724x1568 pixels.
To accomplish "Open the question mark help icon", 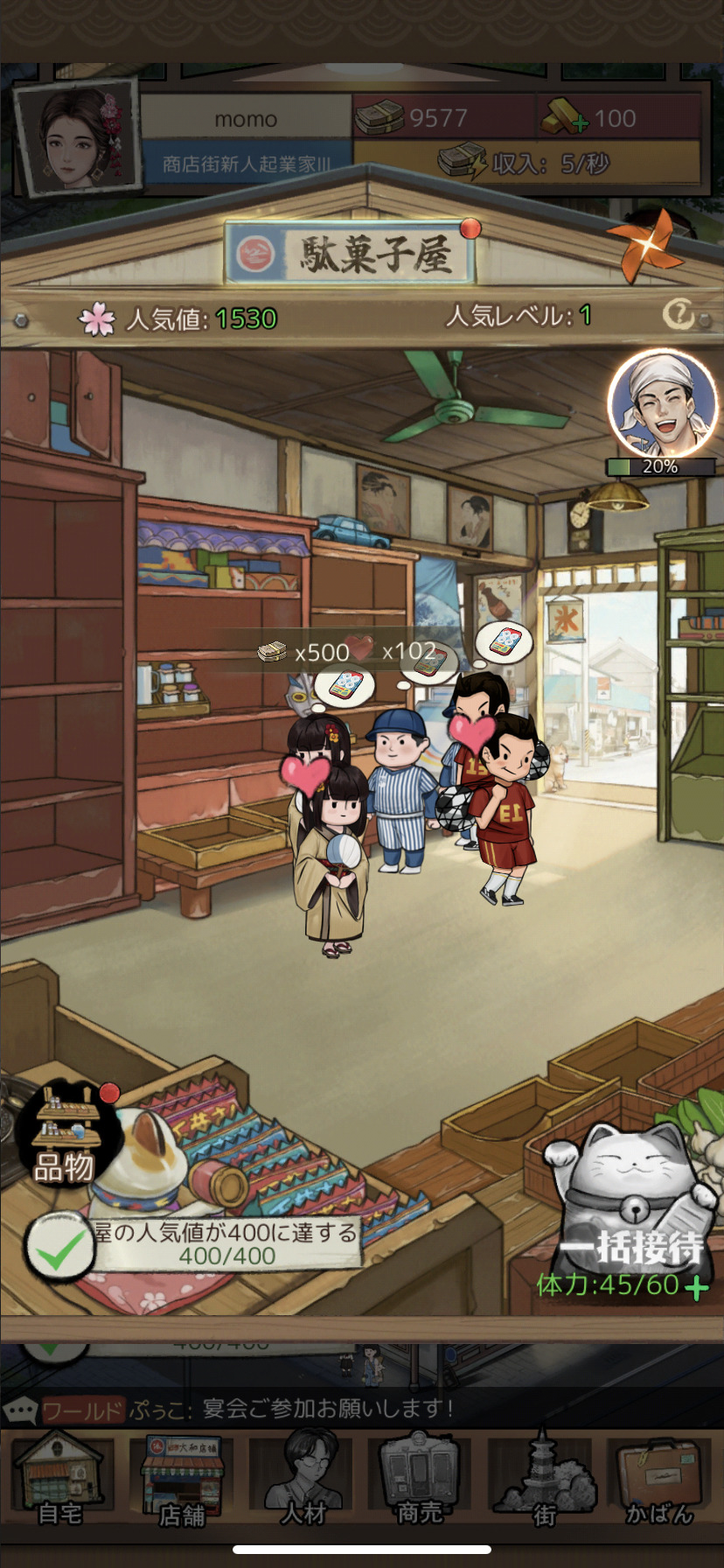I will tap(678, 314).
